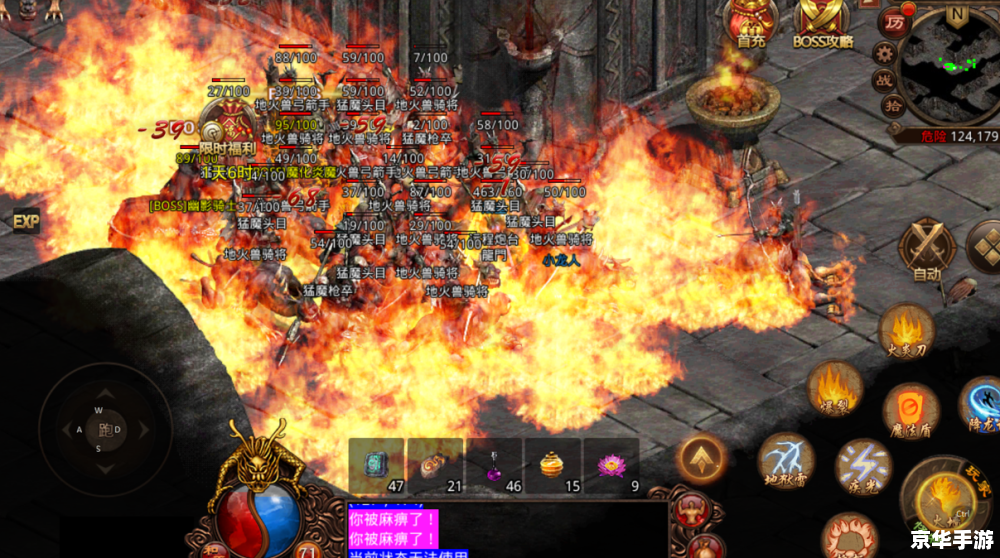Open the gear settings button
The image size is (1000, 558).
click(884, 53)
